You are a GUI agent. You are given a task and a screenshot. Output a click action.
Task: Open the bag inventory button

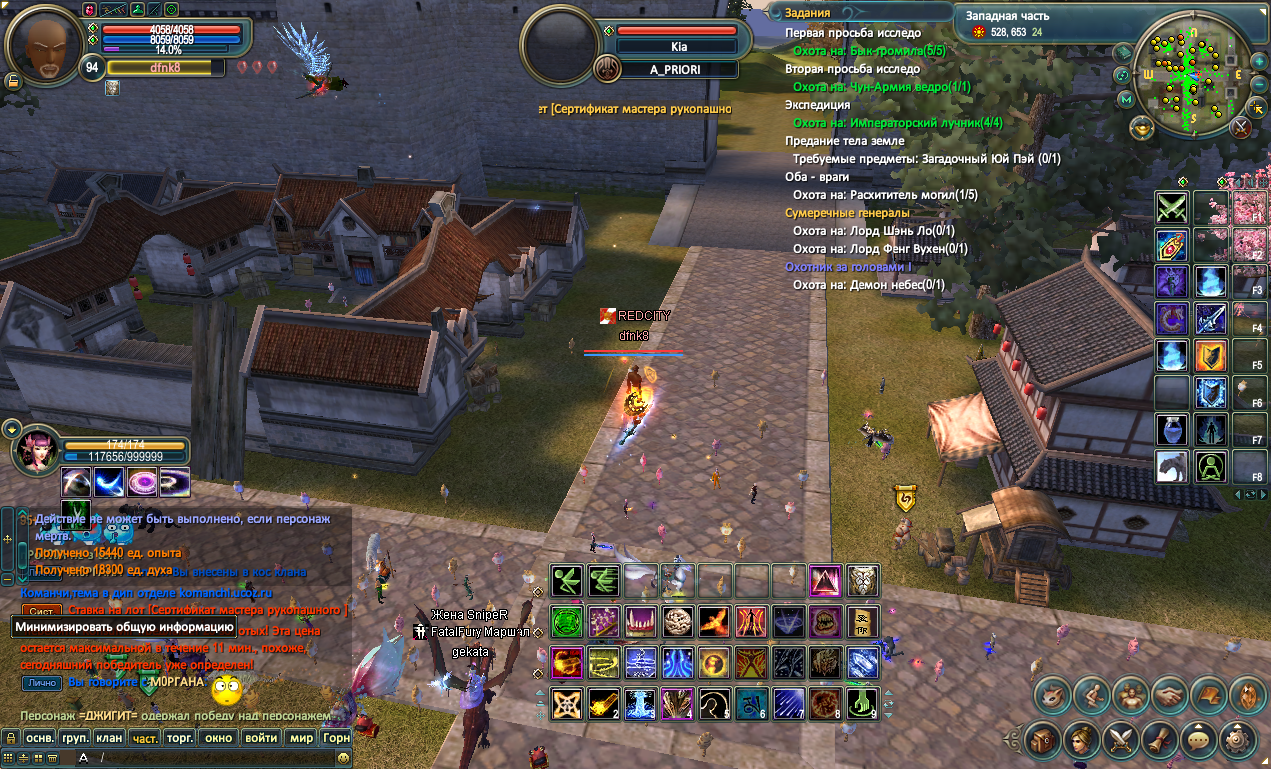point(1044,741)
